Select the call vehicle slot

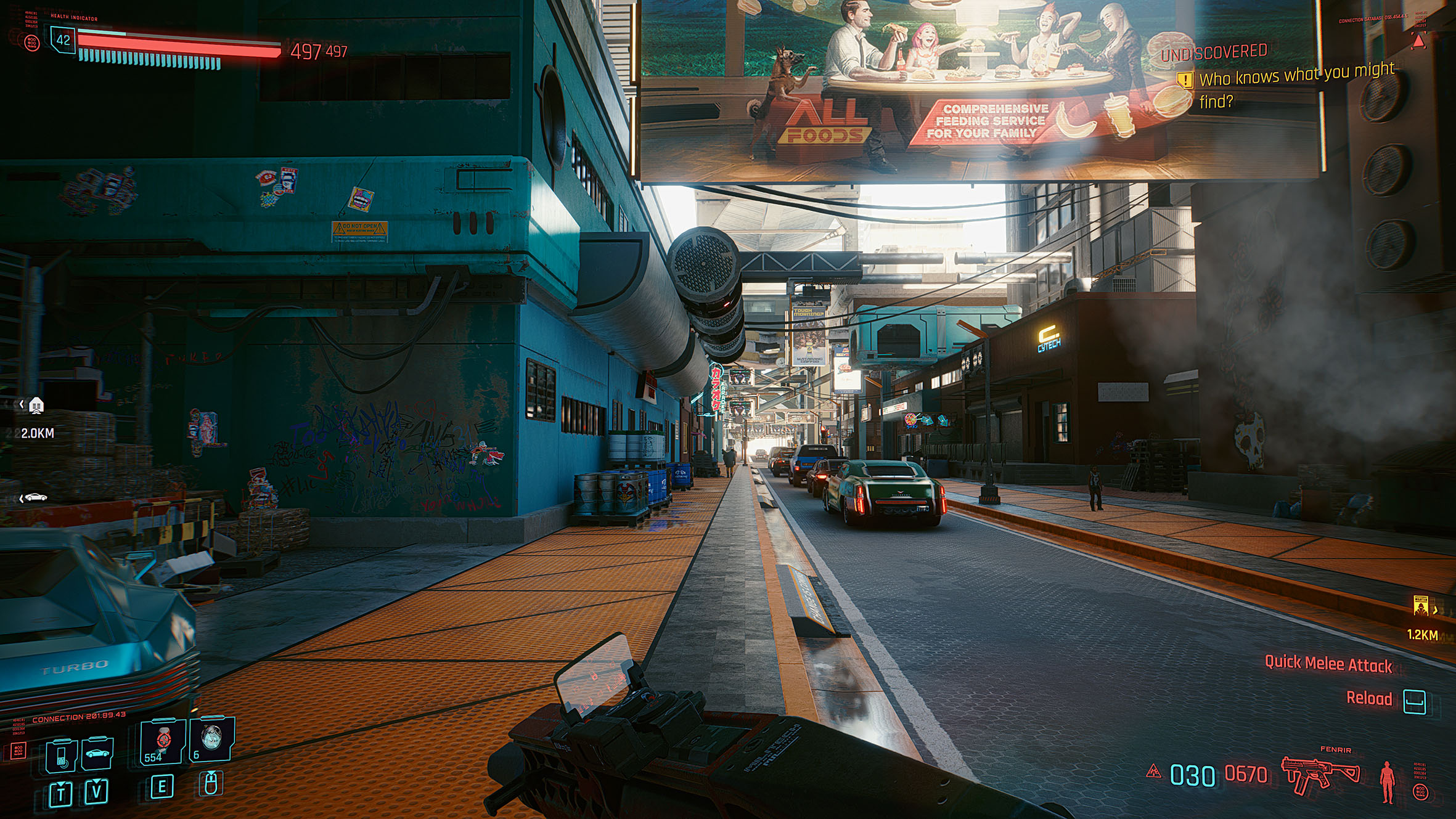tap(97, 754)
